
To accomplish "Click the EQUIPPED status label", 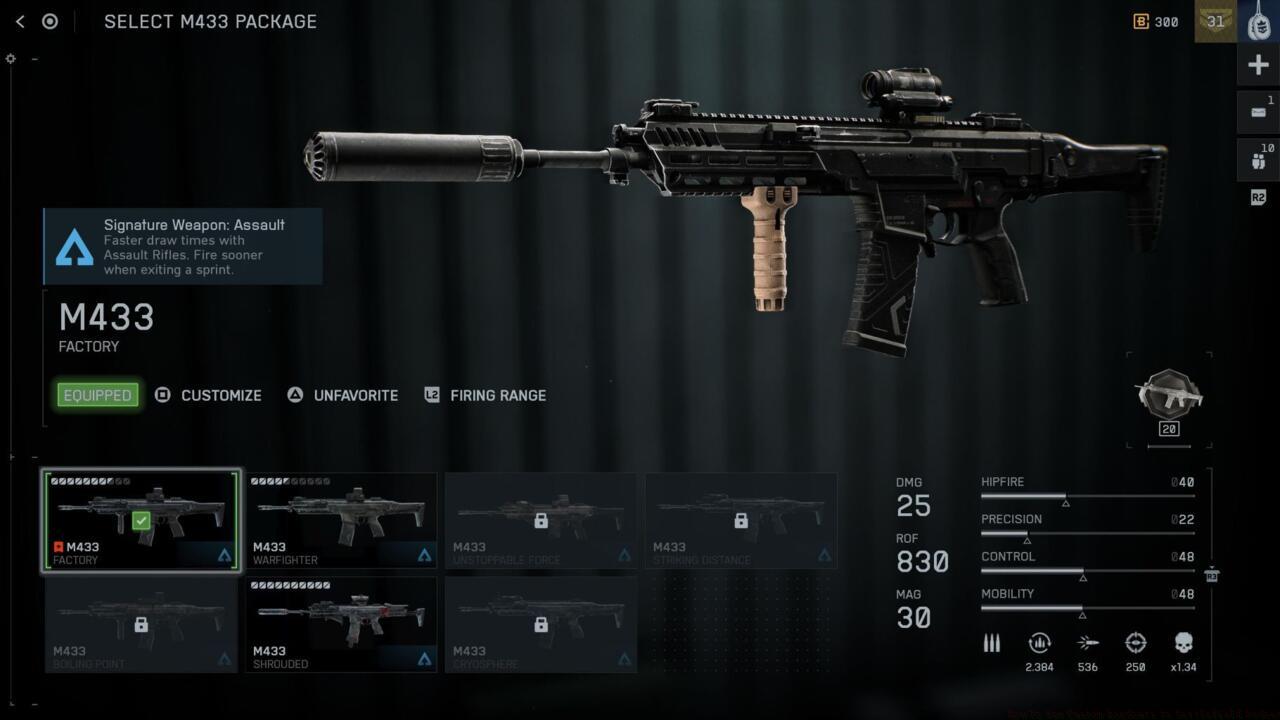I will [x=96, y=395].
